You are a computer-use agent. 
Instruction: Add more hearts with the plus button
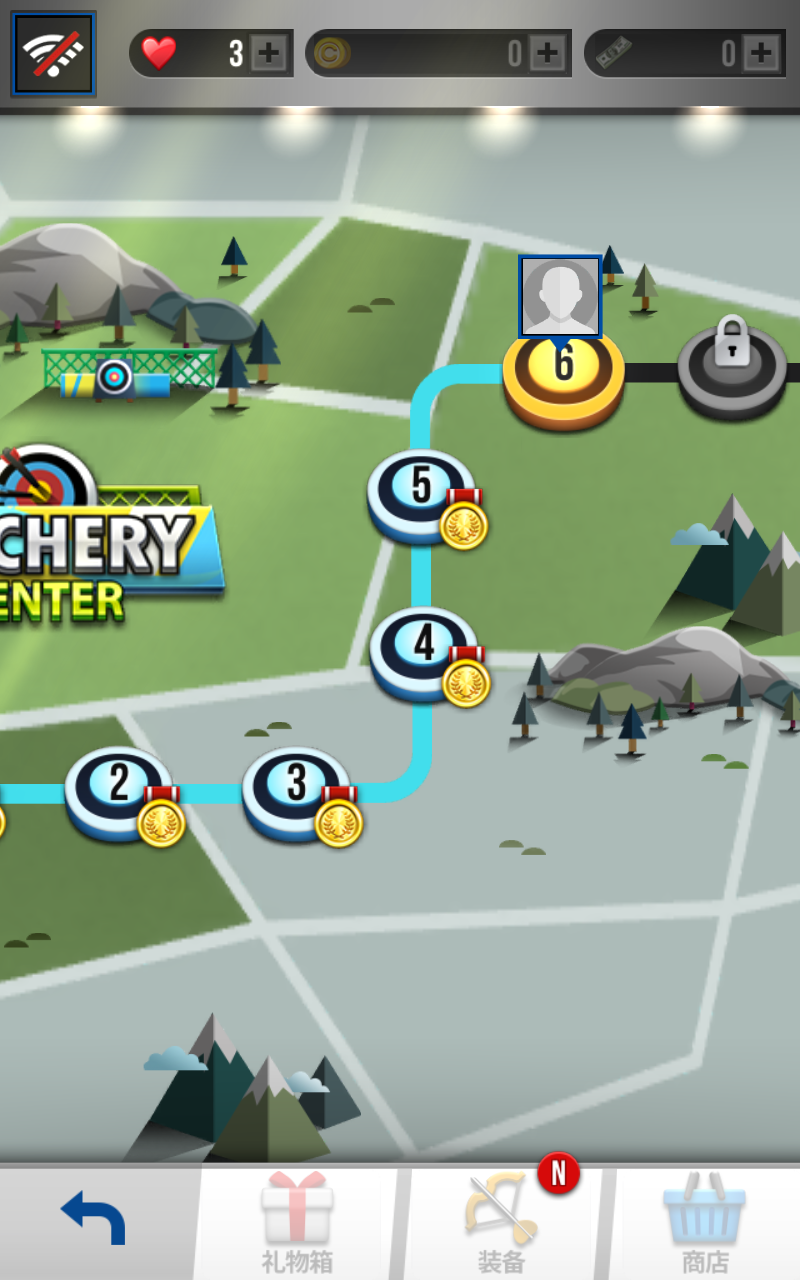tap(268, 53)
